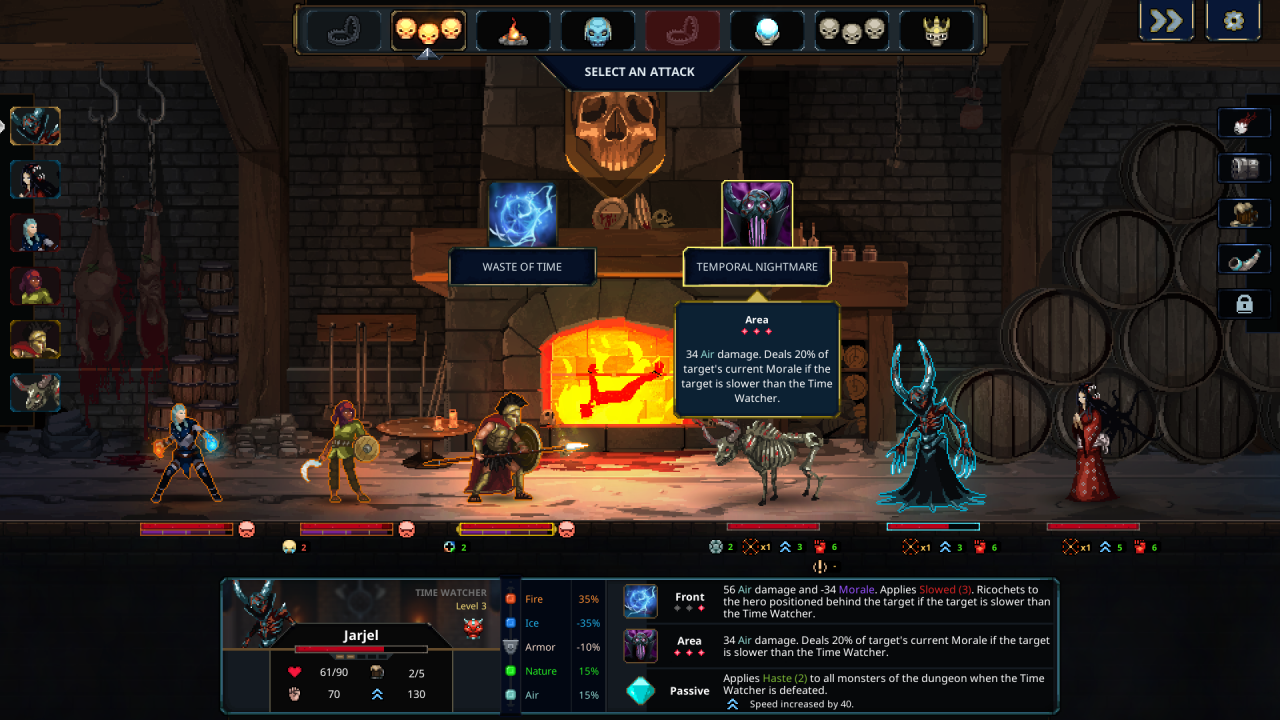Use the beer mug item slot

click(1244, 213)
